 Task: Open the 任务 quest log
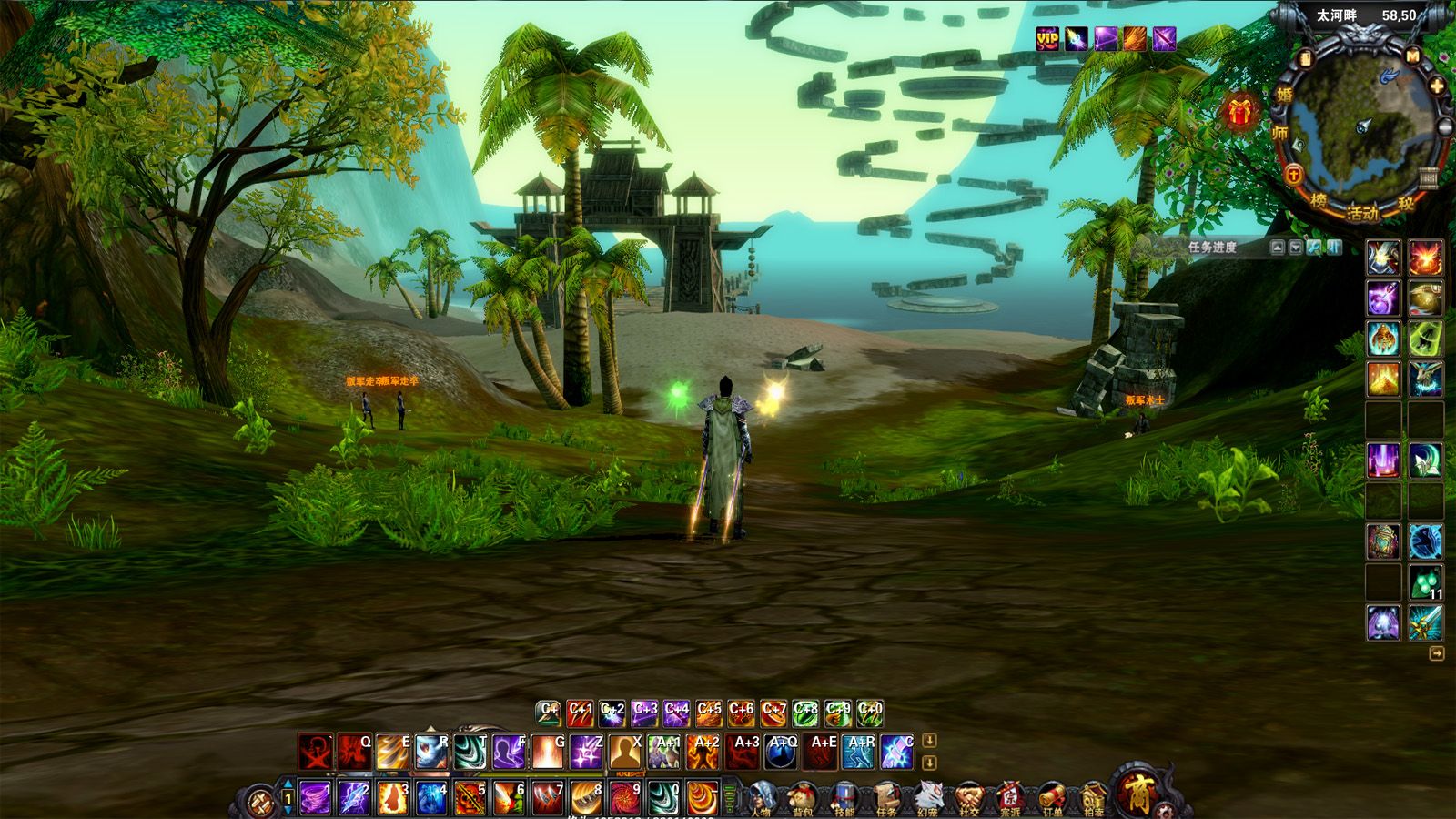coord(886,798)
